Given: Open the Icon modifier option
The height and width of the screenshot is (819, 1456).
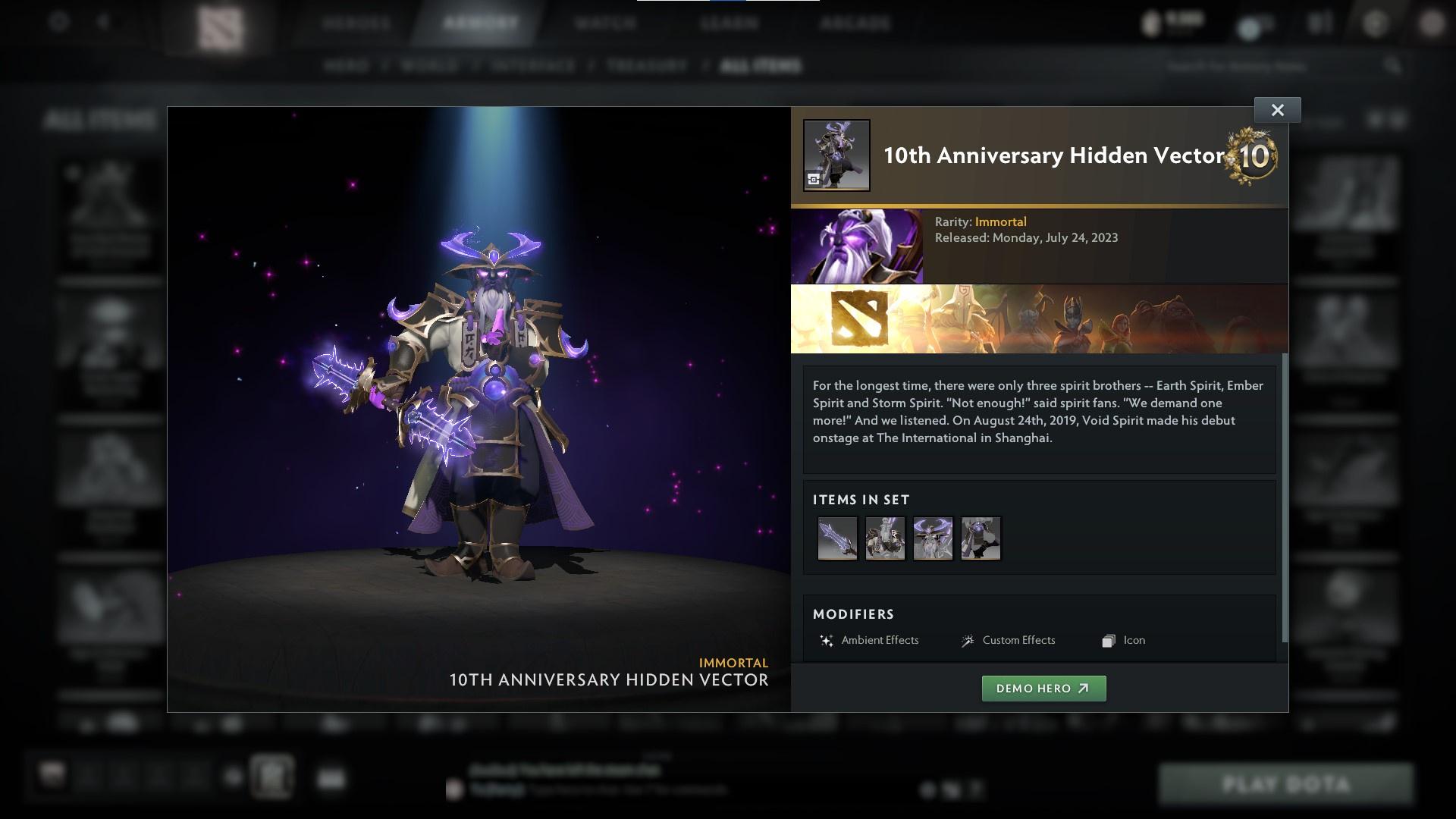Looking at the screenshot, I should (1108, 641).
